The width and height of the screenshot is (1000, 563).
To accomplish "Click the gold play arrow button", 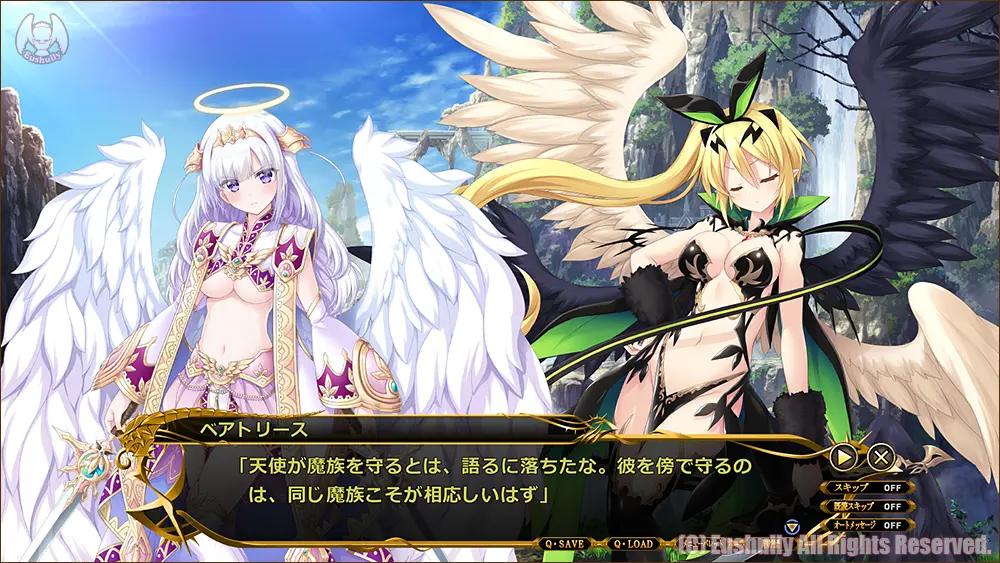I will (x=844, y=458).
